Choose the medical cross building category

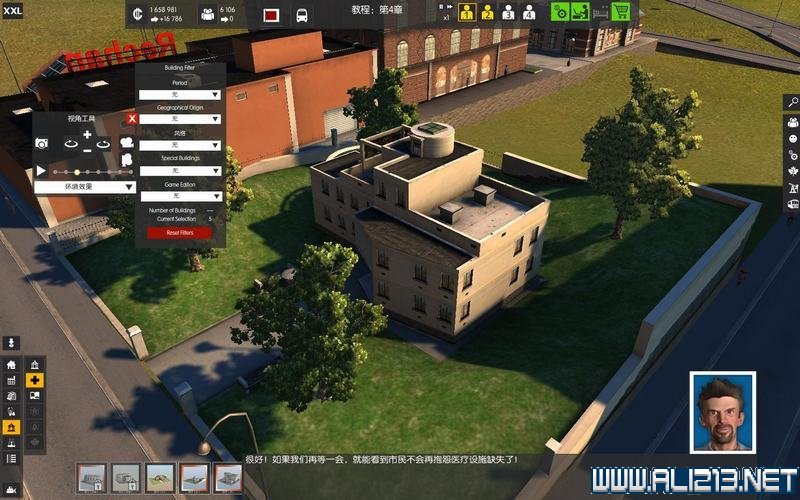click(x=35, y=381)
